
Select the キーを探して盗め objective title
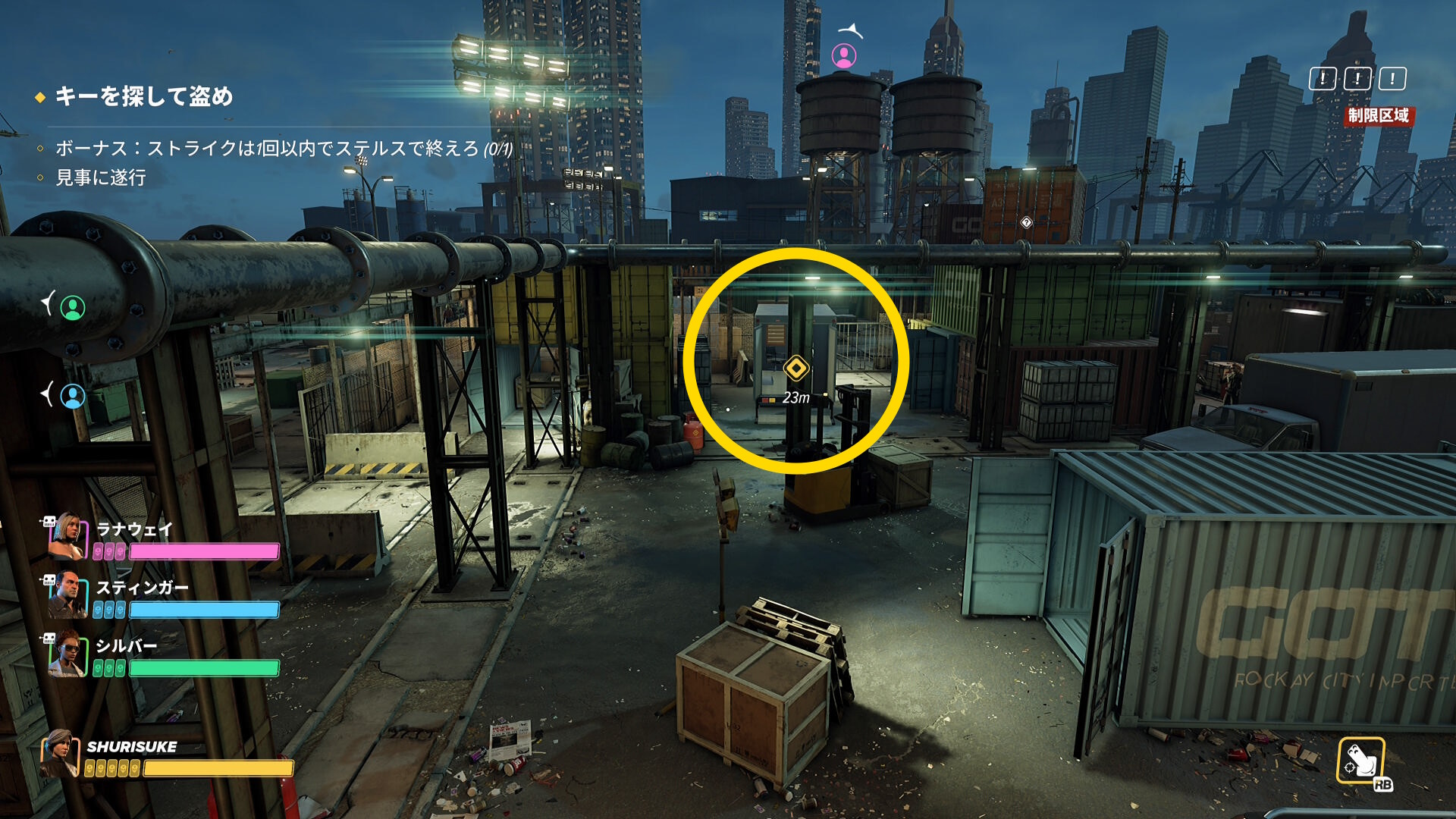pyautogui.click(x=143, y=96)
